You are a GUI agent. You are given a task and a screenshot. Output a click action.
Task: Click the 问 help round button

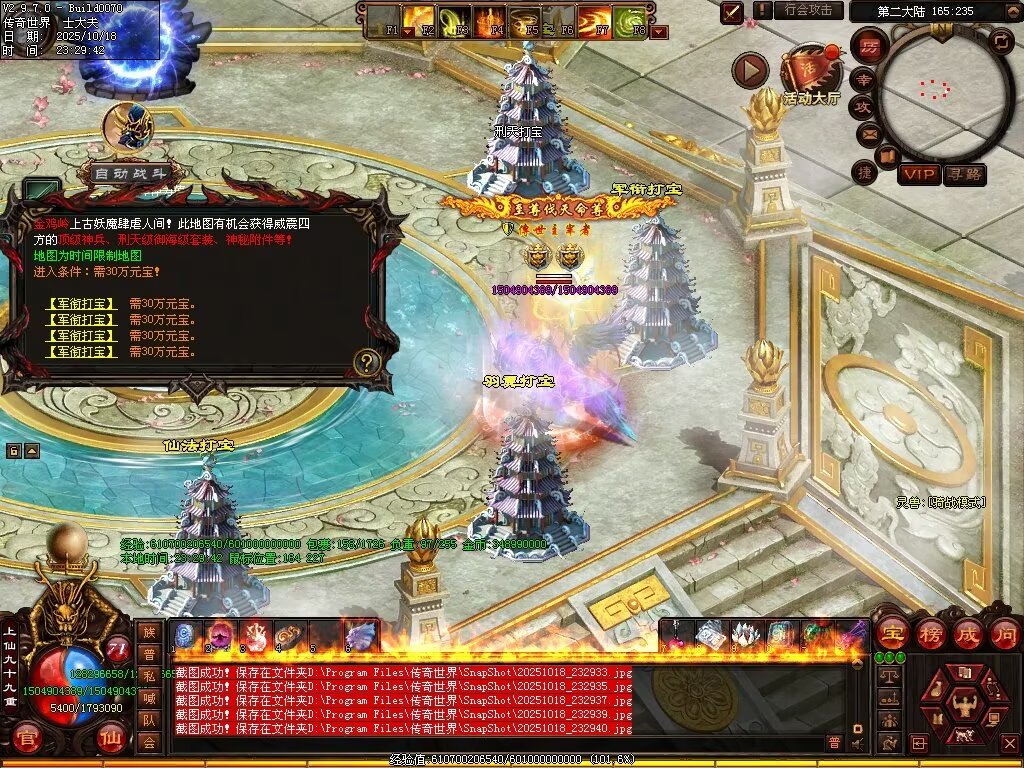click(1004, 633)
